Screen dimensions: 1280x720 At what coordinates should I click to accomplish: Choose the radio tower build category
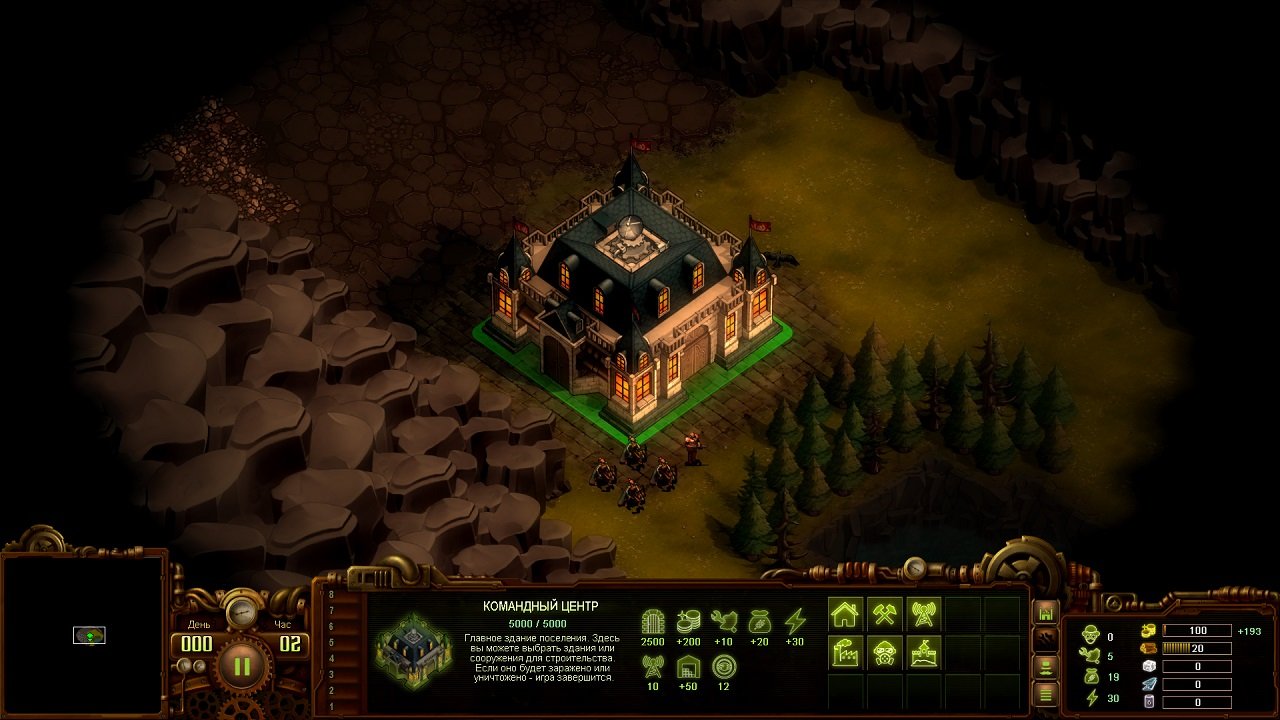(x=924, y=614)
